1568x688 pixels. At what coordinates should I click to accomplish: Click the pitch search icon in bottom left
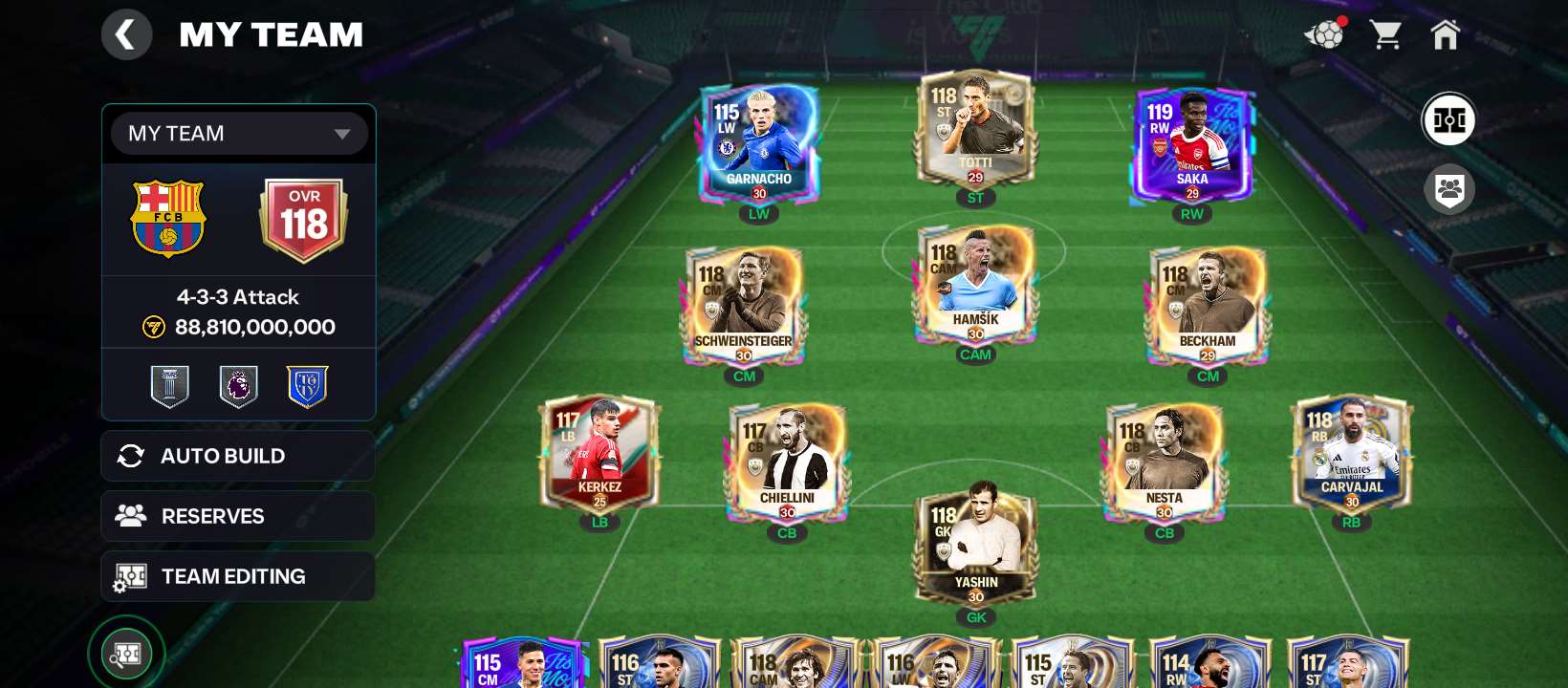pyautogui.click(x=125, y=653)
